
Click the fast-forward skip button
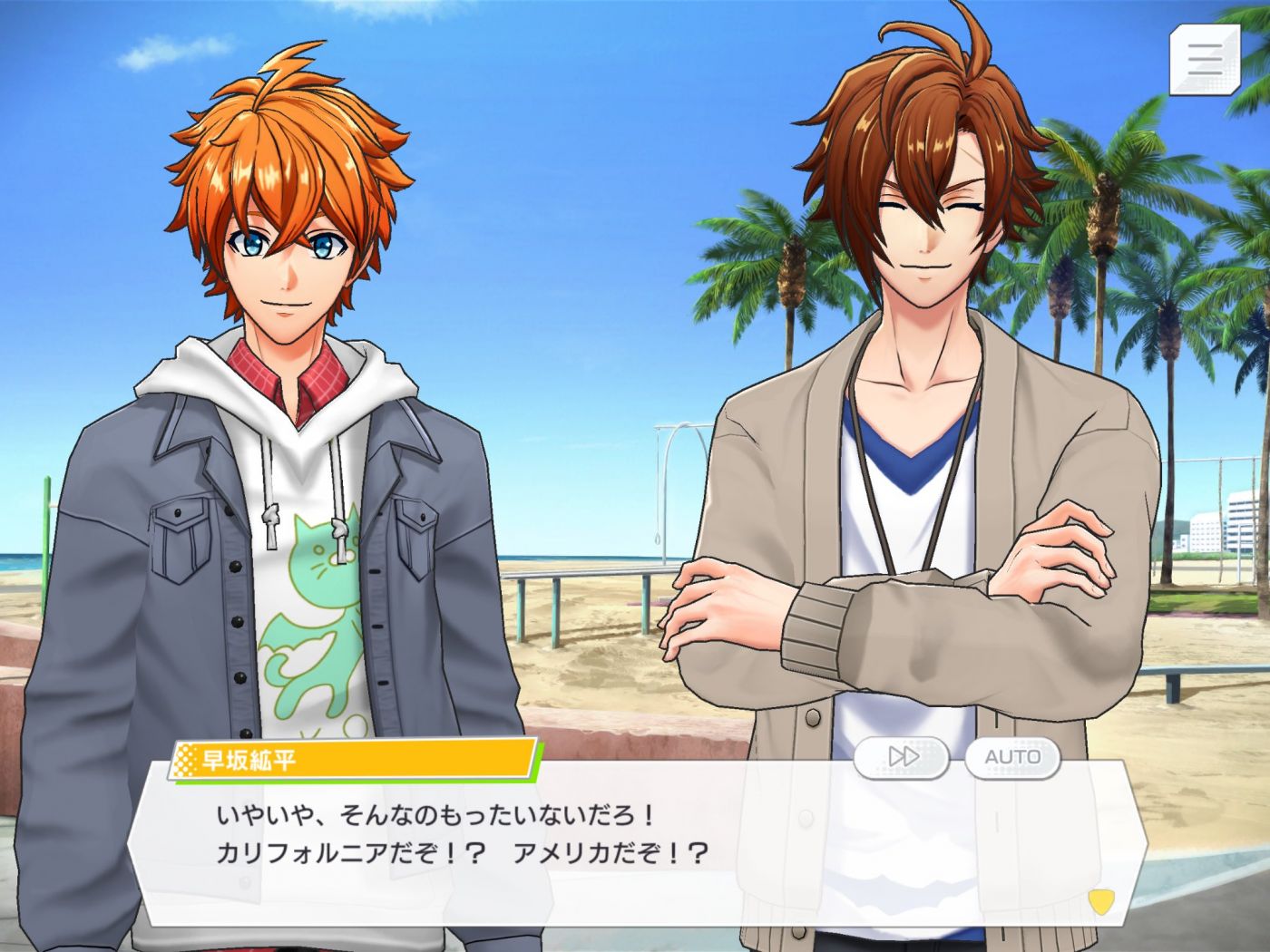(903, 757)
